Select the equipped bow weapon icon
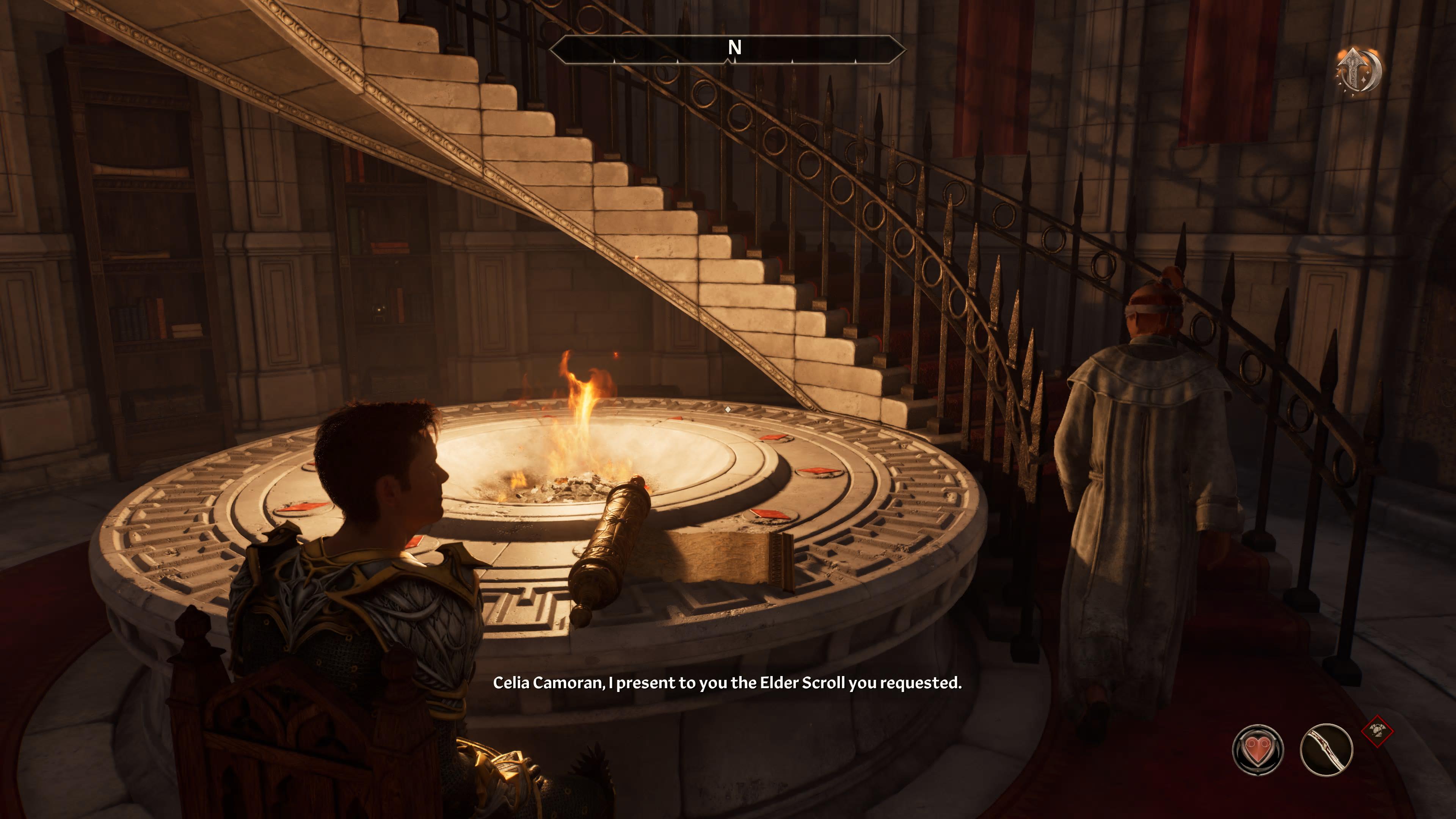 (1326, 750)
